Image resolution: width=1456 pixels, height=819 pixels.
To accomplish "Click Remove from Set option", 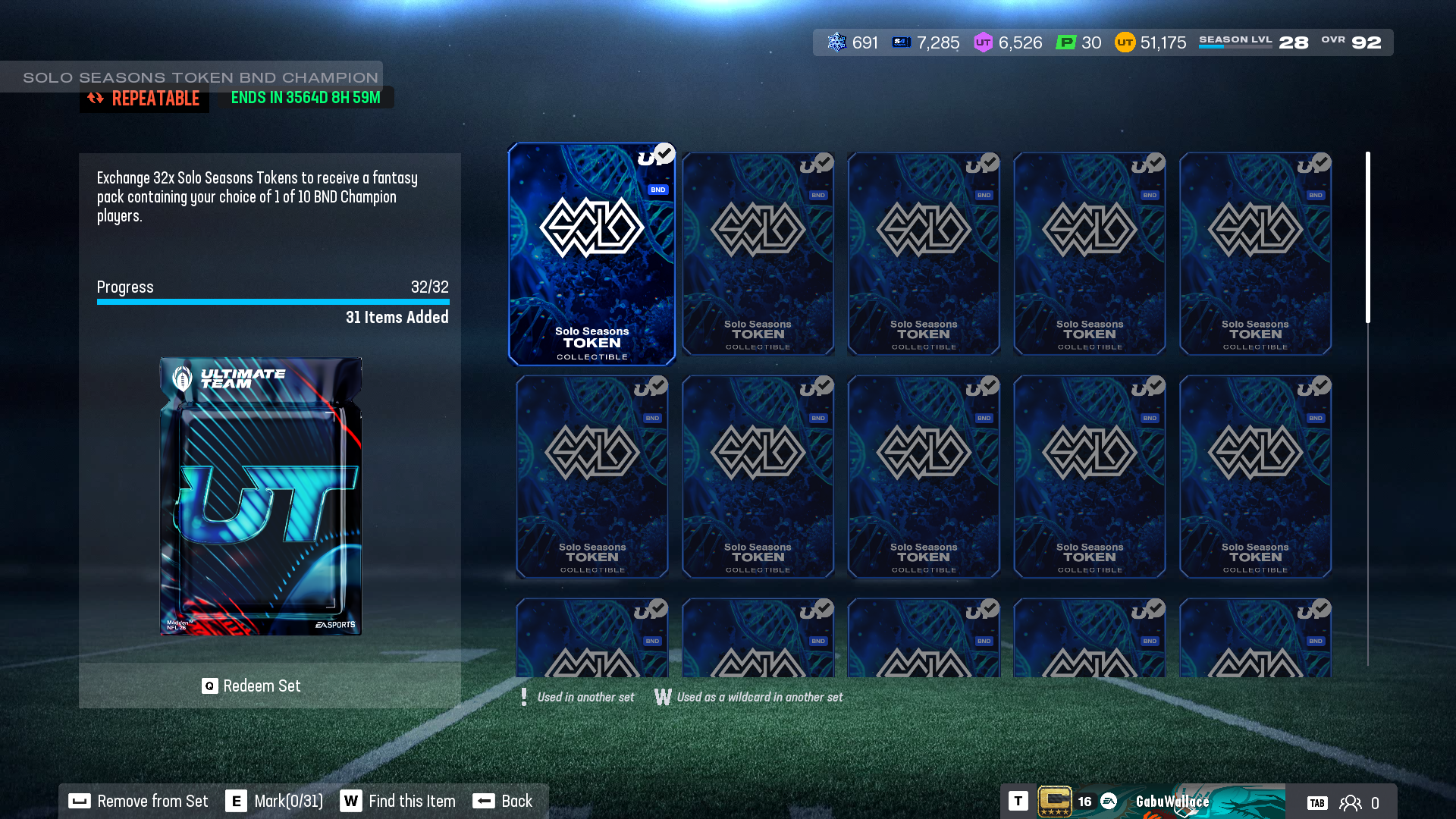I will tap(139, 802).
